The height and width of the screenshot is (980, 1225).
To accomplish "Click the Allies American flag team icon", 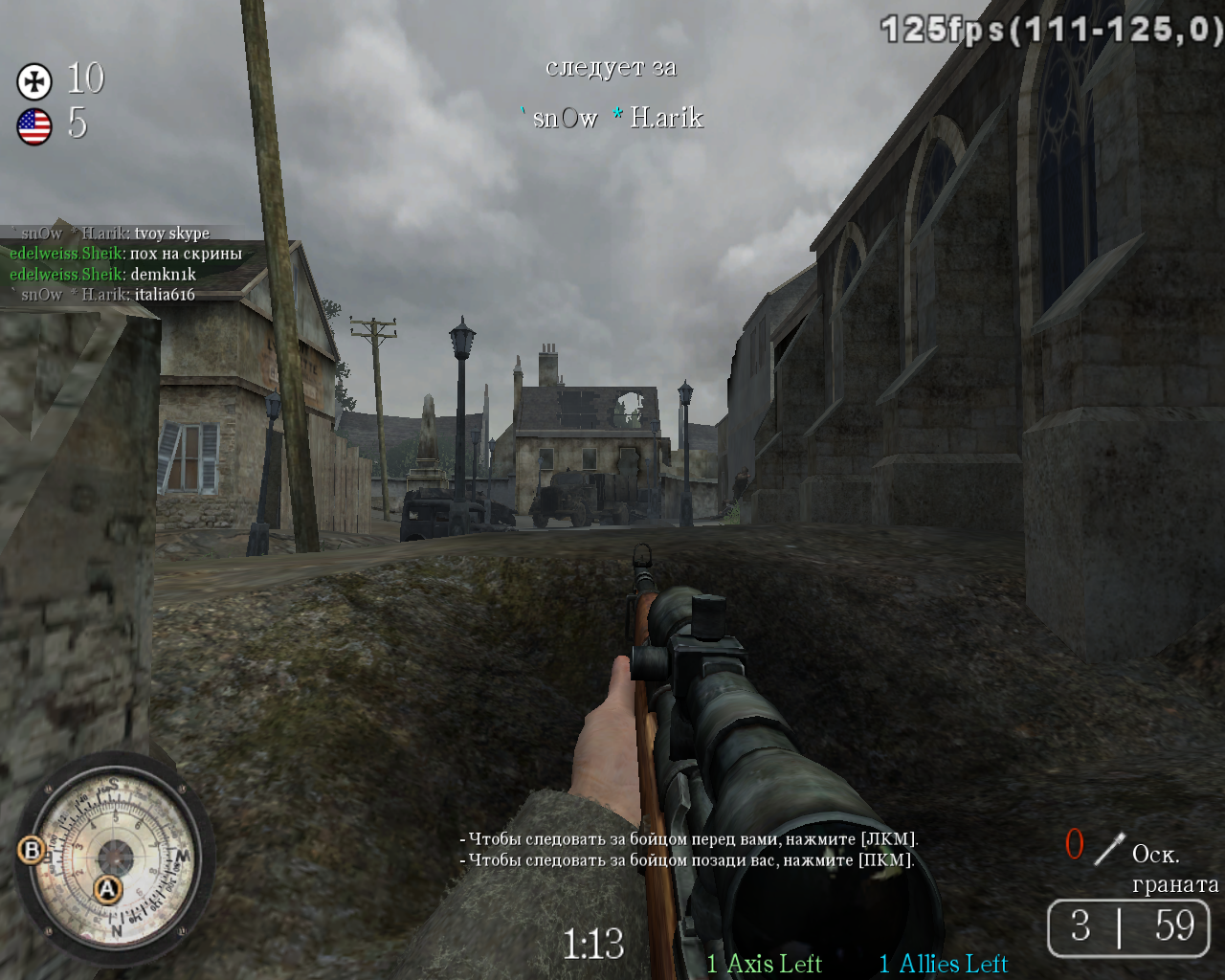I will tap(34, 126).
